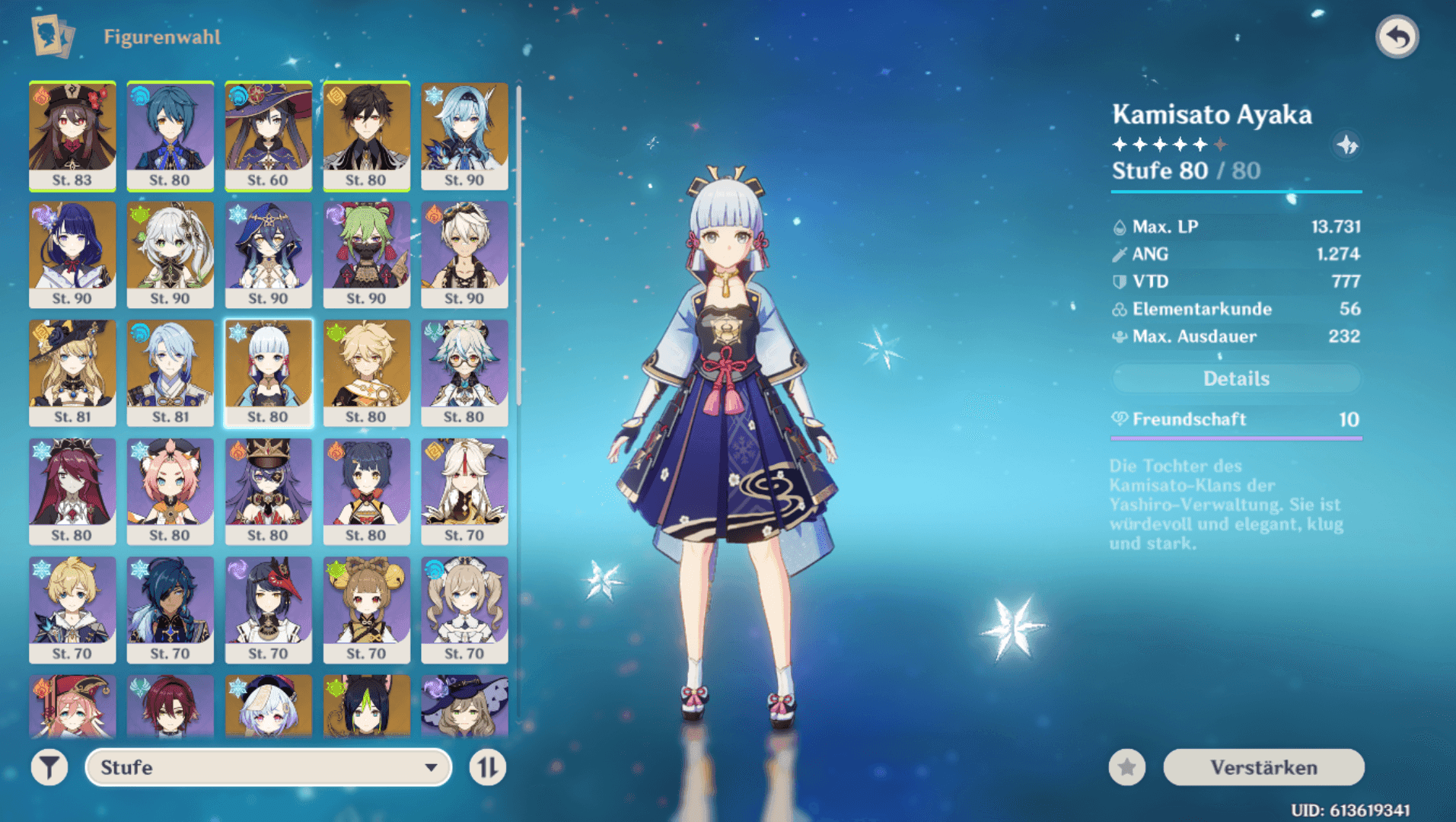Open the Stufe sorting dropdown

click(x=268, y=767)
